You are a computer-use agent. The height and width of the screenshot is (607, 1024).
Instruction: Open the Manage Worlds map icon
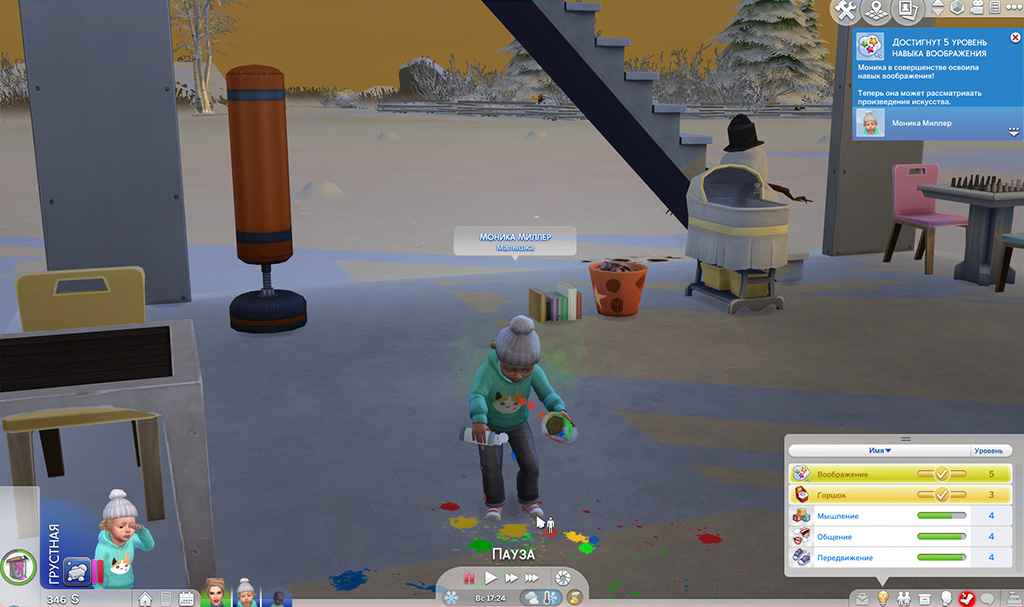877,11
